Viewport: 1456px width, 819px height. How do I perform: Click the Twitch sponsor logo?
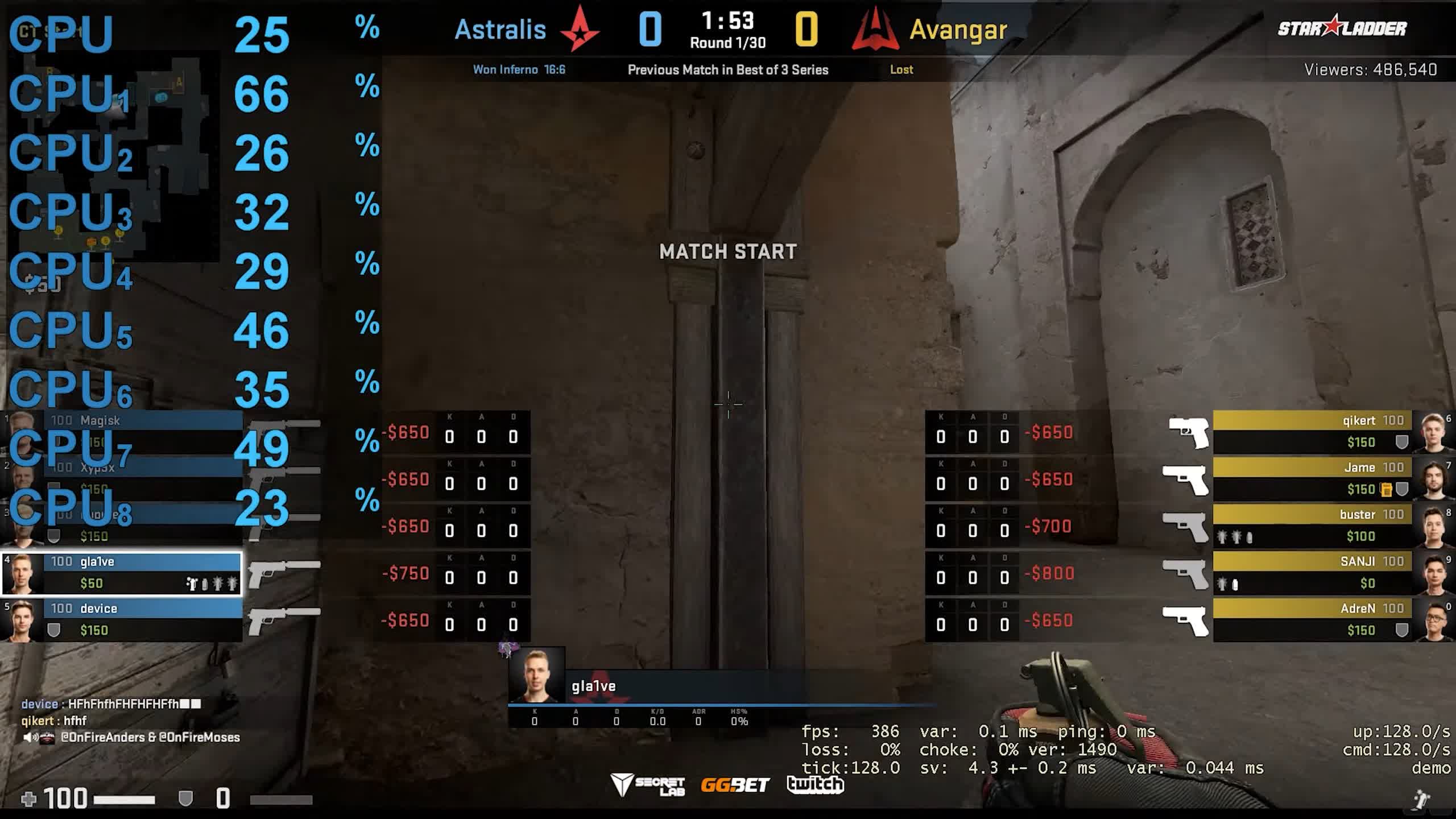815,785
